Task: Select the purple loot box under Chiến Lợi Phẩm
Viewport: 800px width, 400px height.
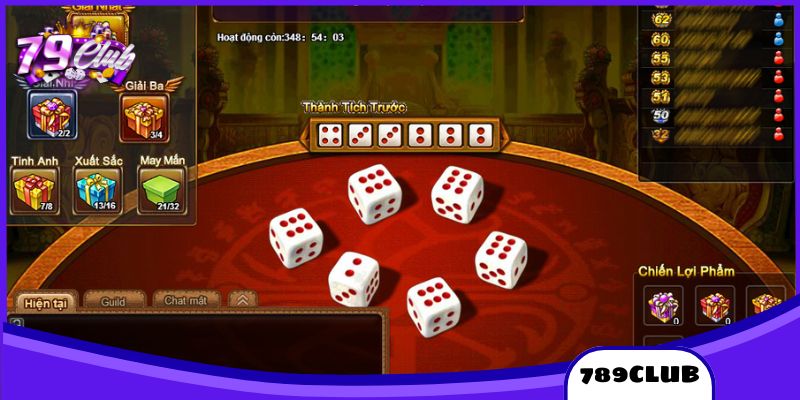Action: (662, 305)
